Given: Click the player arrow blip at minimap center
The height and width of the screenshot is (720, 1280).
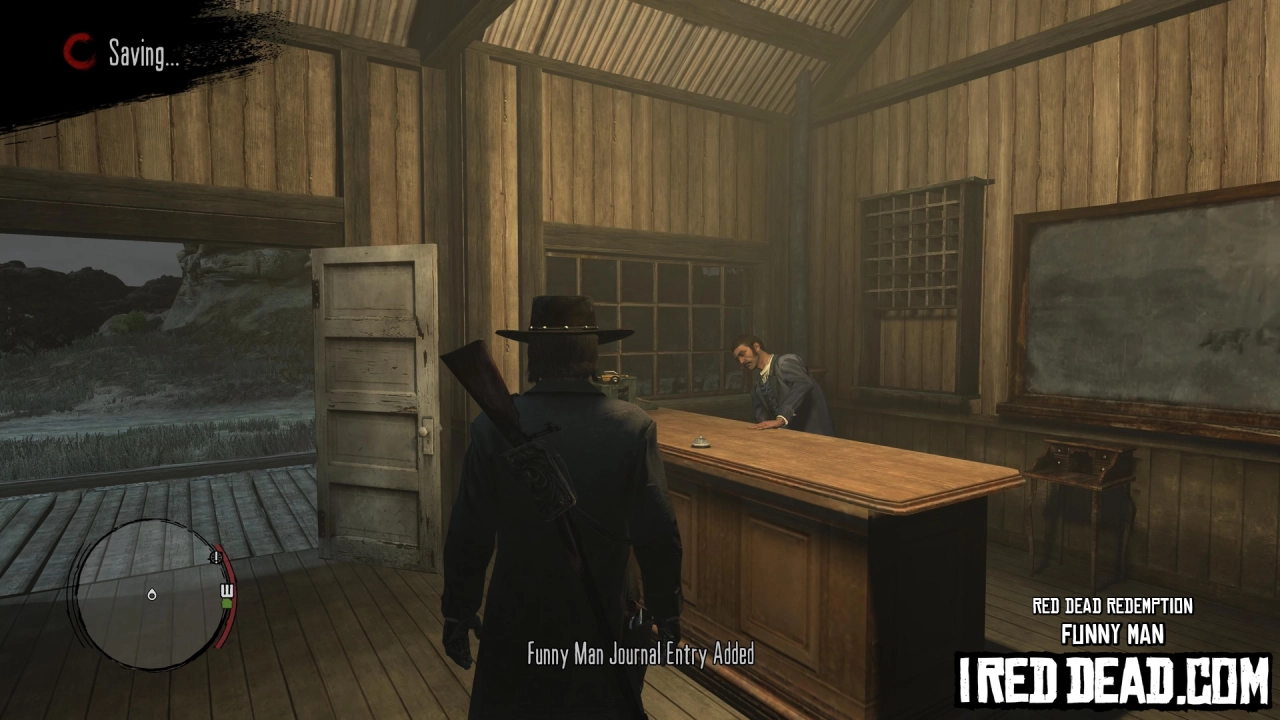Looking at the screenshot, I should click(x=151, y=594).
